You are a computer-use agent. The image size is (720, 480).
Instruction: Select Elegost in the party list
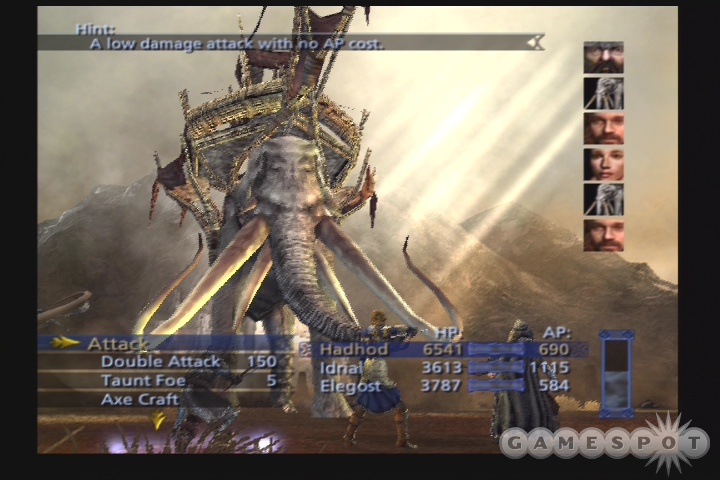[x=350, y=386]
